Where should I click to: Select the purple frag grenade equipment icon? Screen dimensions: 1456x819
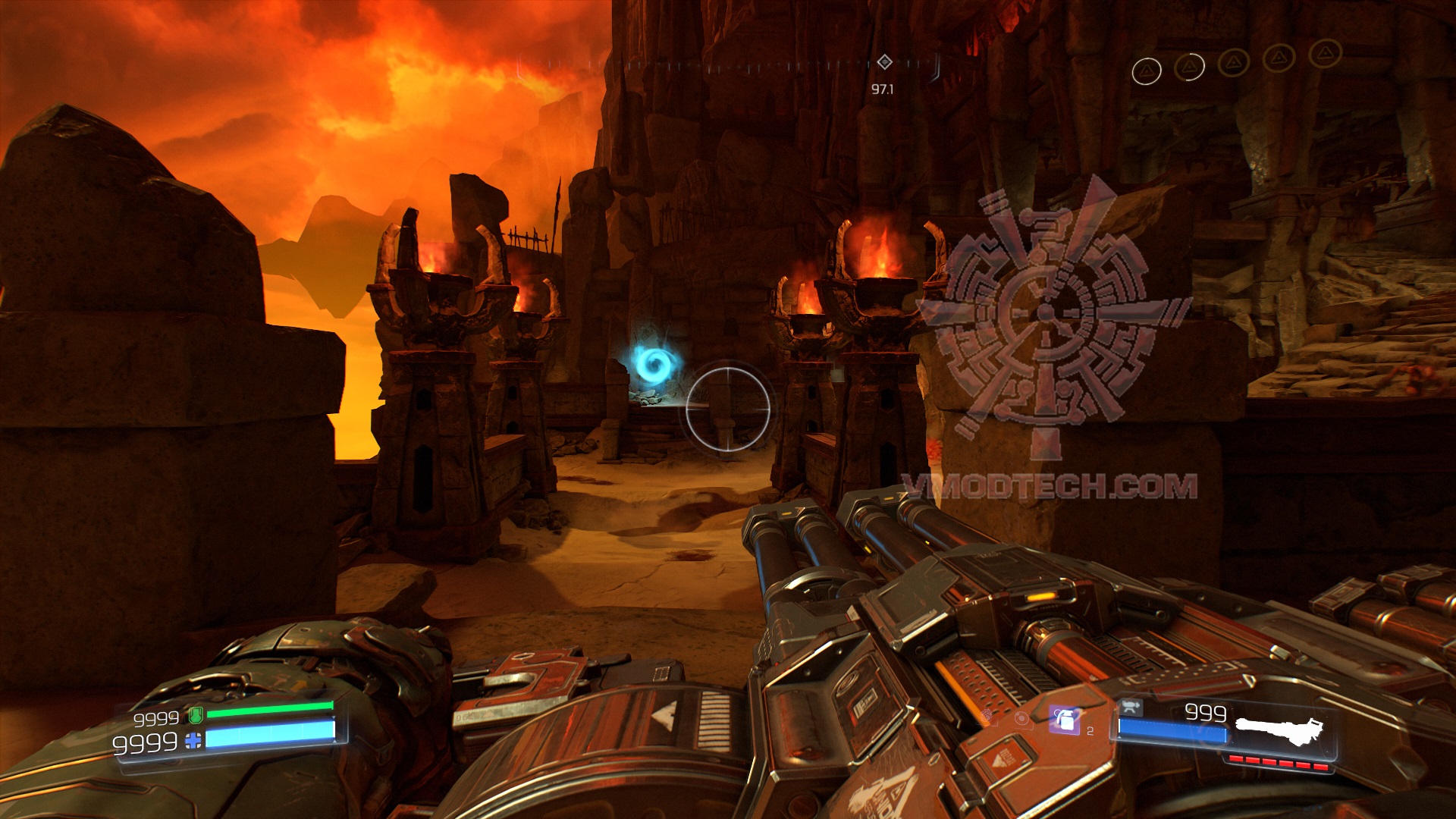tap(1065, 720)
